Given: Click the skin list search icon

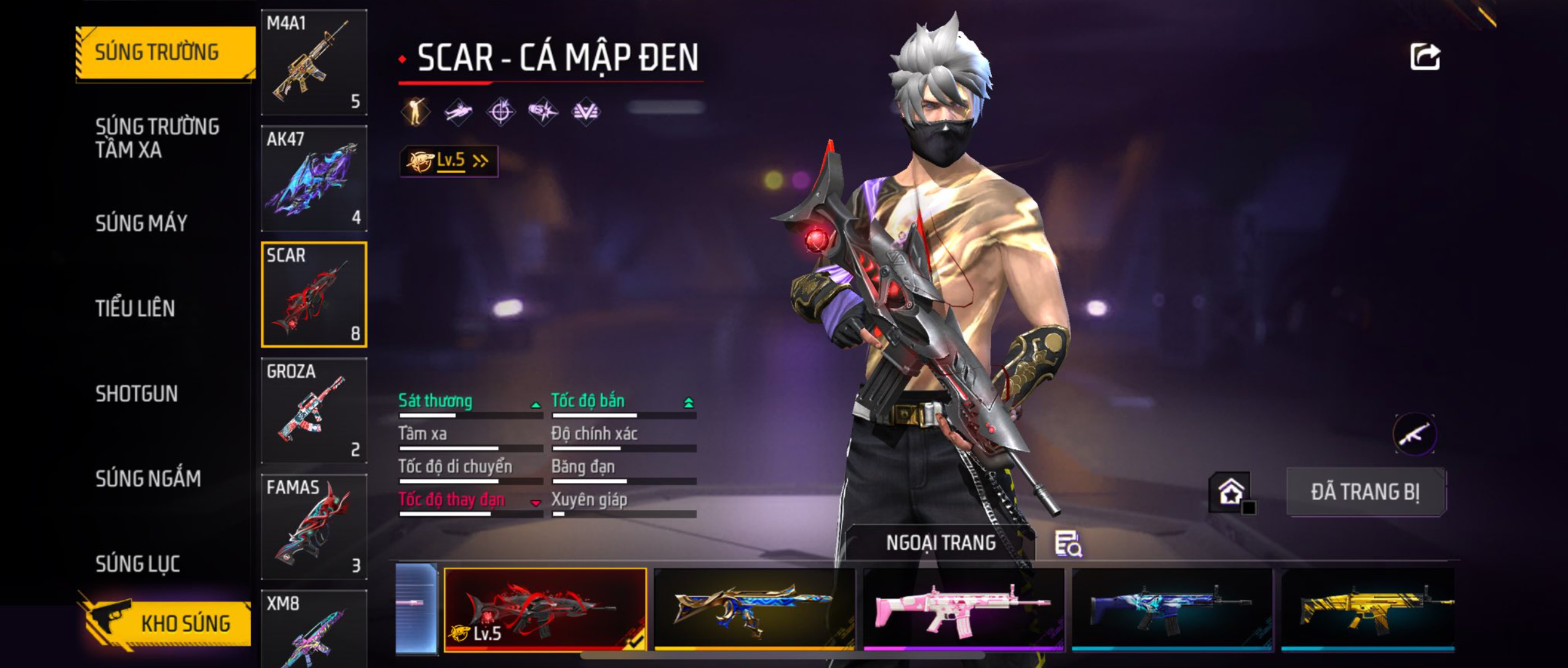Looking at the screenshot, I should [1068, 544].
